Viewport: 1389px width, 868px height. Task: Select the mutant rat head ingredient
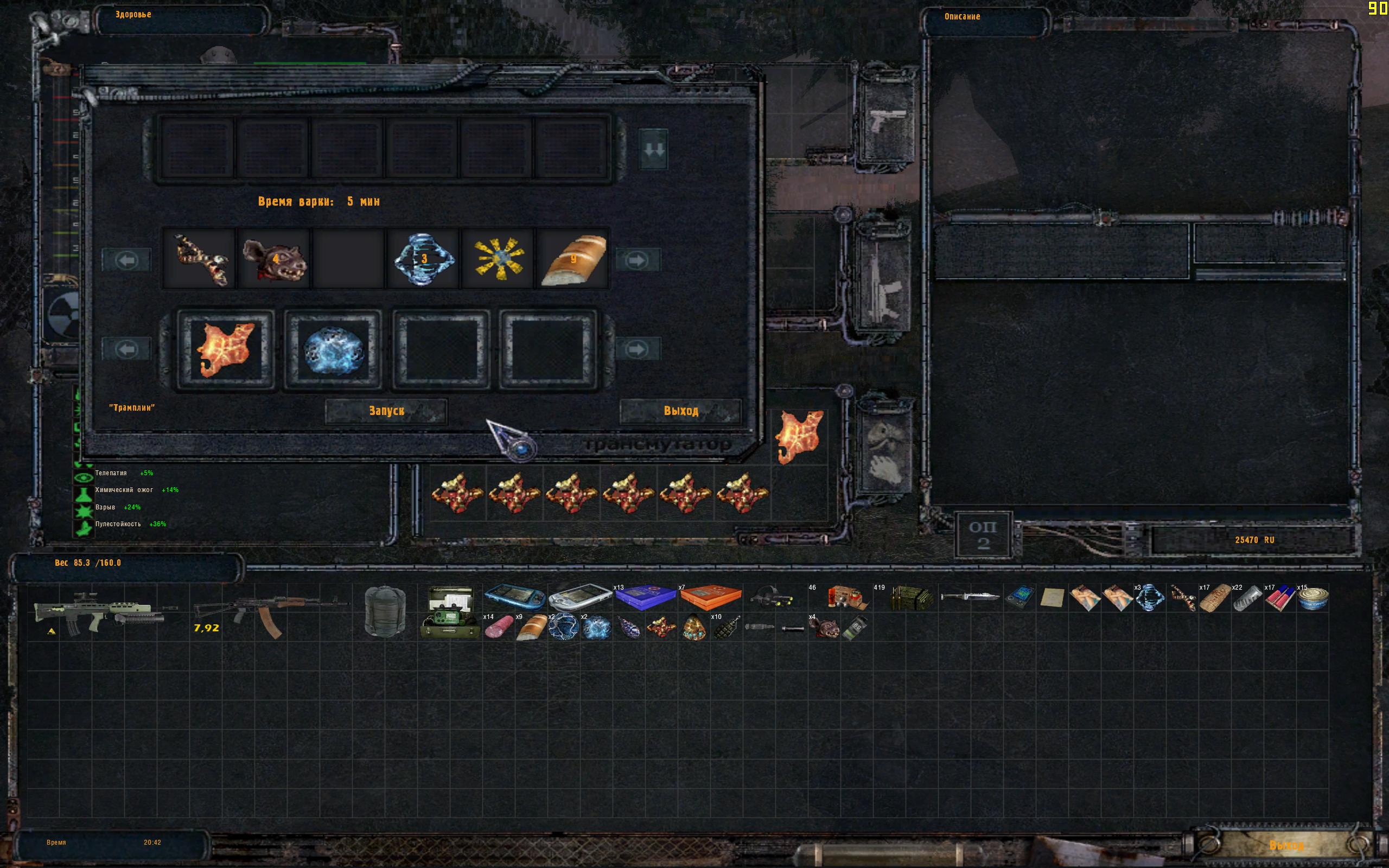275,259
